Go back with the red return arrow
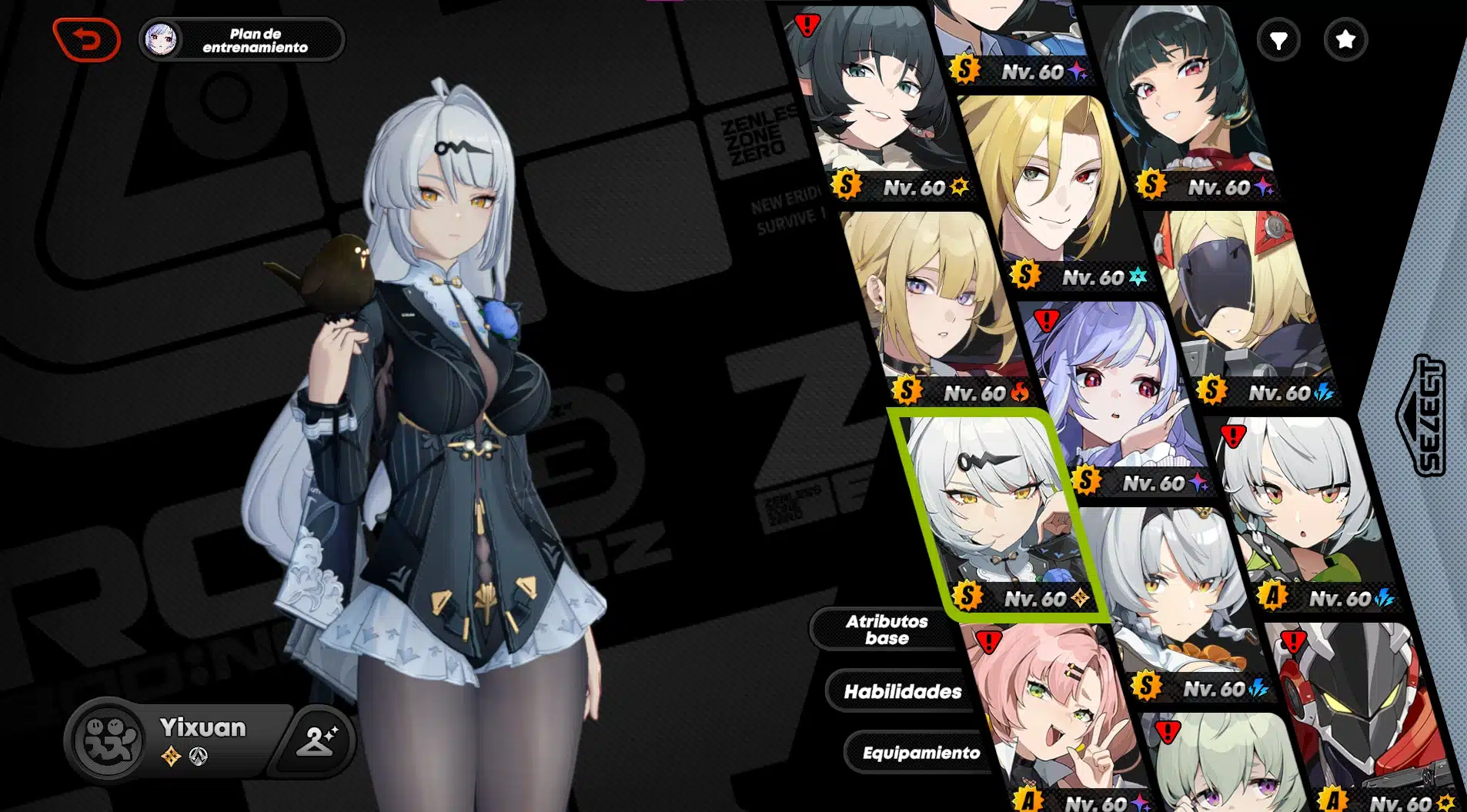1467x812 pixels. pyautogui.click(x=86, y=39)
